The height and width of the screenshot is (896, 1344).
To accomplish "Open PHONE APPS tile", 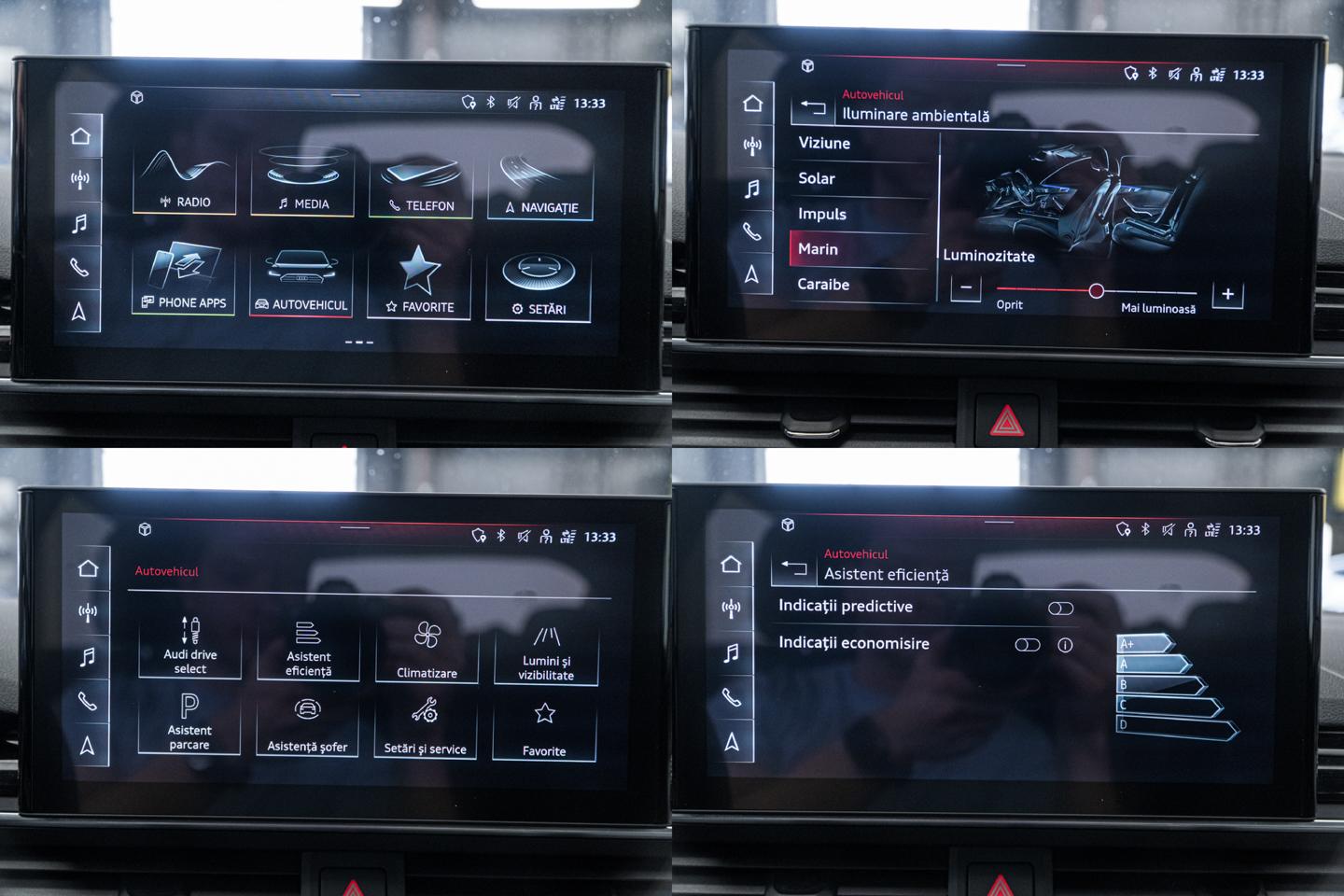I will pyautogui.click(x=184, y=279).
